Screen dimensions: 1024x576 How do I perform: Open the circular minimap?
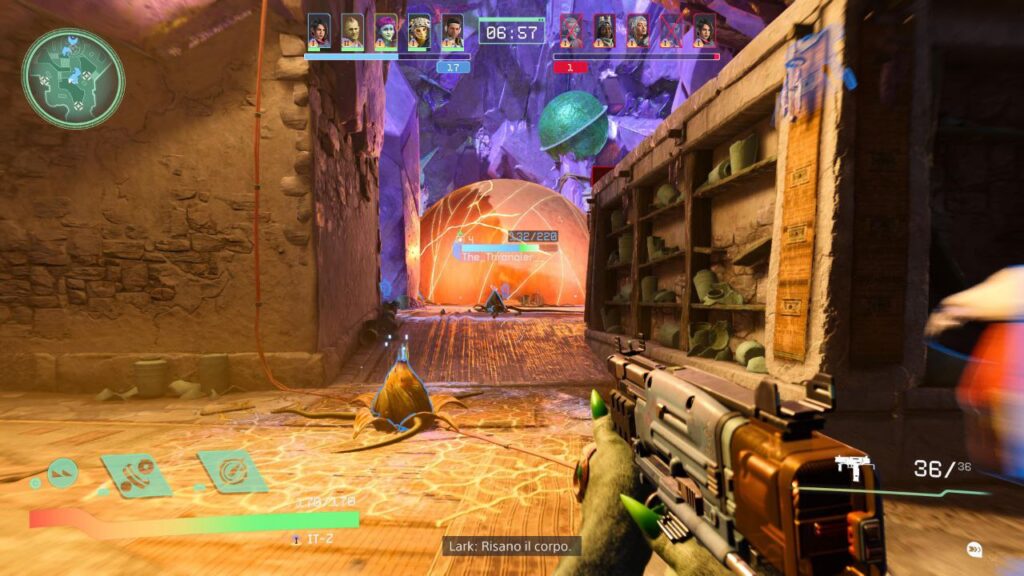pos(73,78)
